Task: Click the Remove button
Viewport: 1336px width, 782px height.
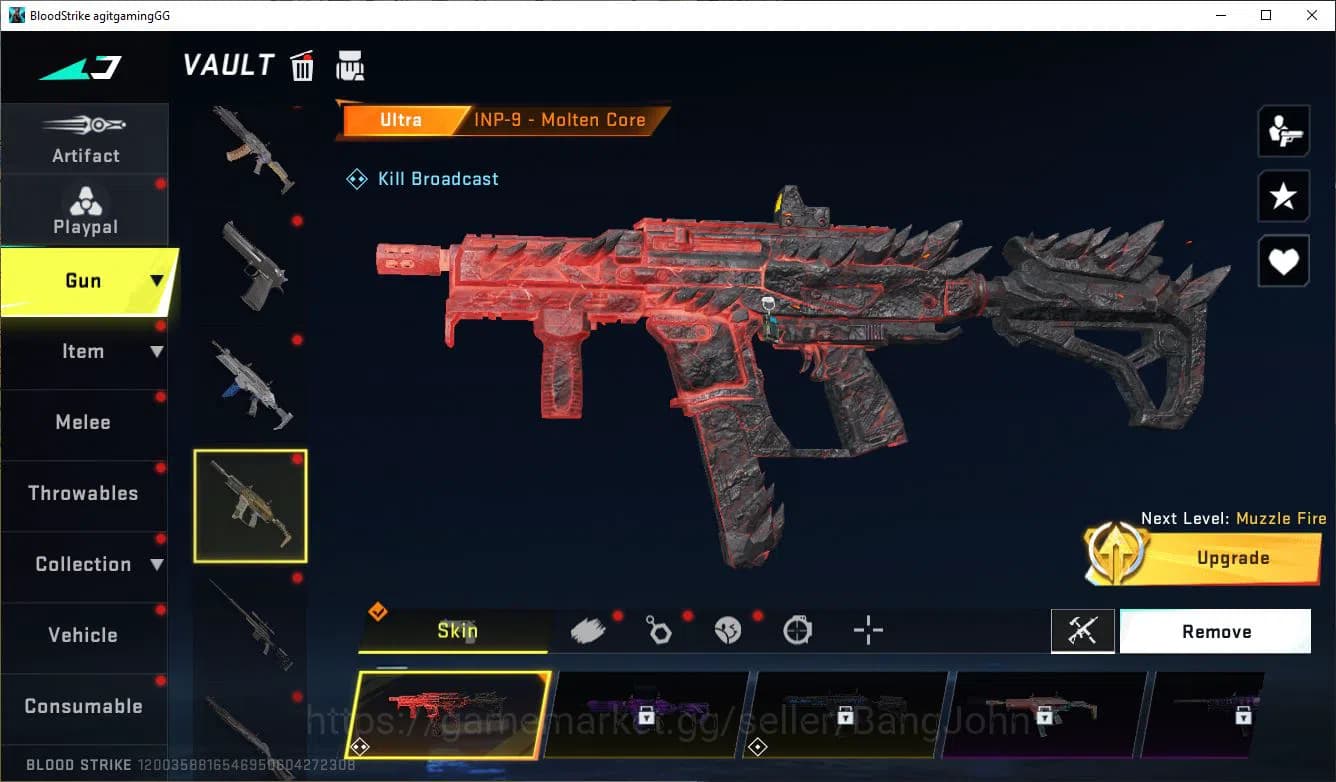Action: (1215, 631)
